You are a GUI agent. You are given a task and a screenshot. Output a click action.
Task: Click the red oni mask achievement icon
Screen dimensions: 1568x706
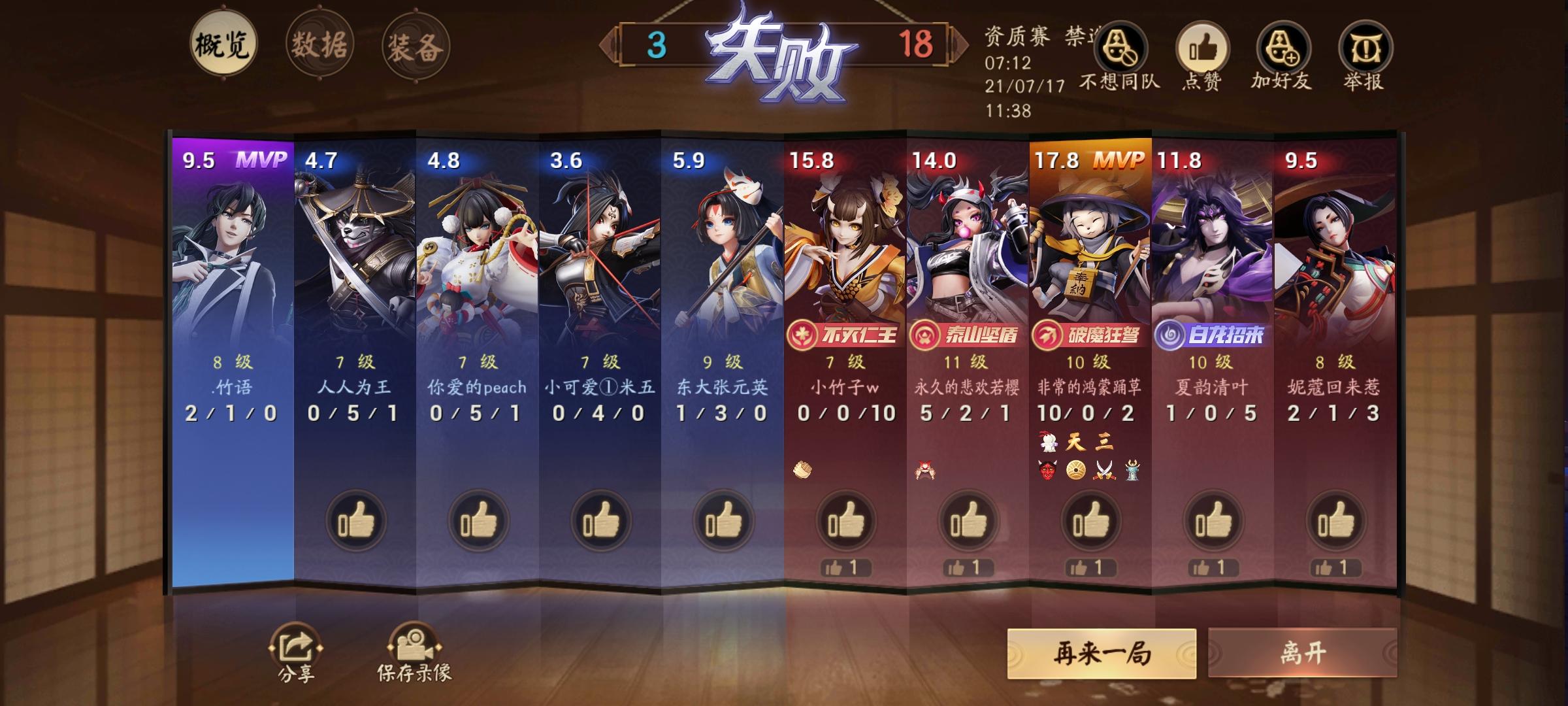(x=1048, y=471)
